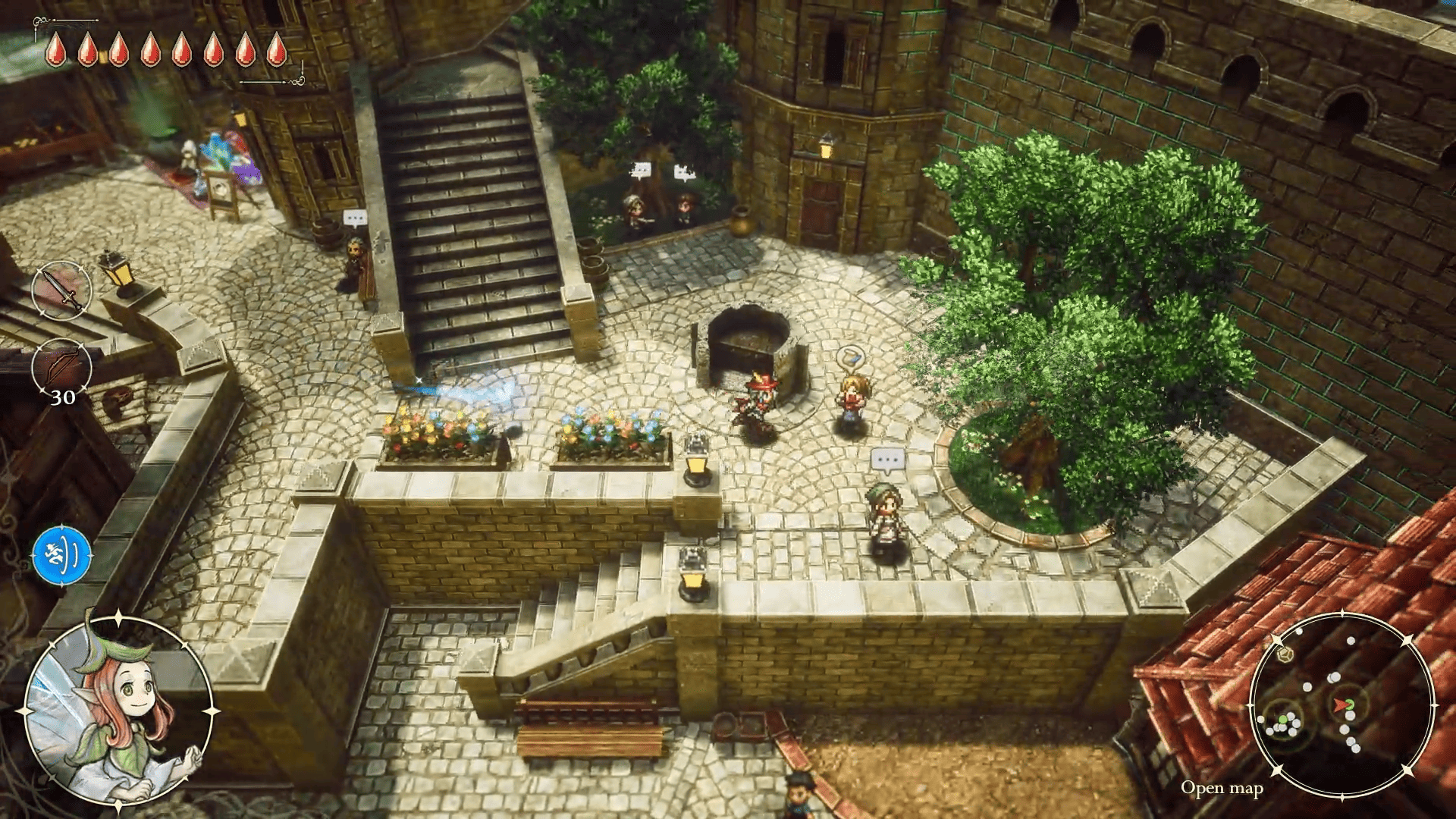Viewport: 1456px width, 819px height.
Task: Select the bow weapon icon
Action: [x=62, y=368]
